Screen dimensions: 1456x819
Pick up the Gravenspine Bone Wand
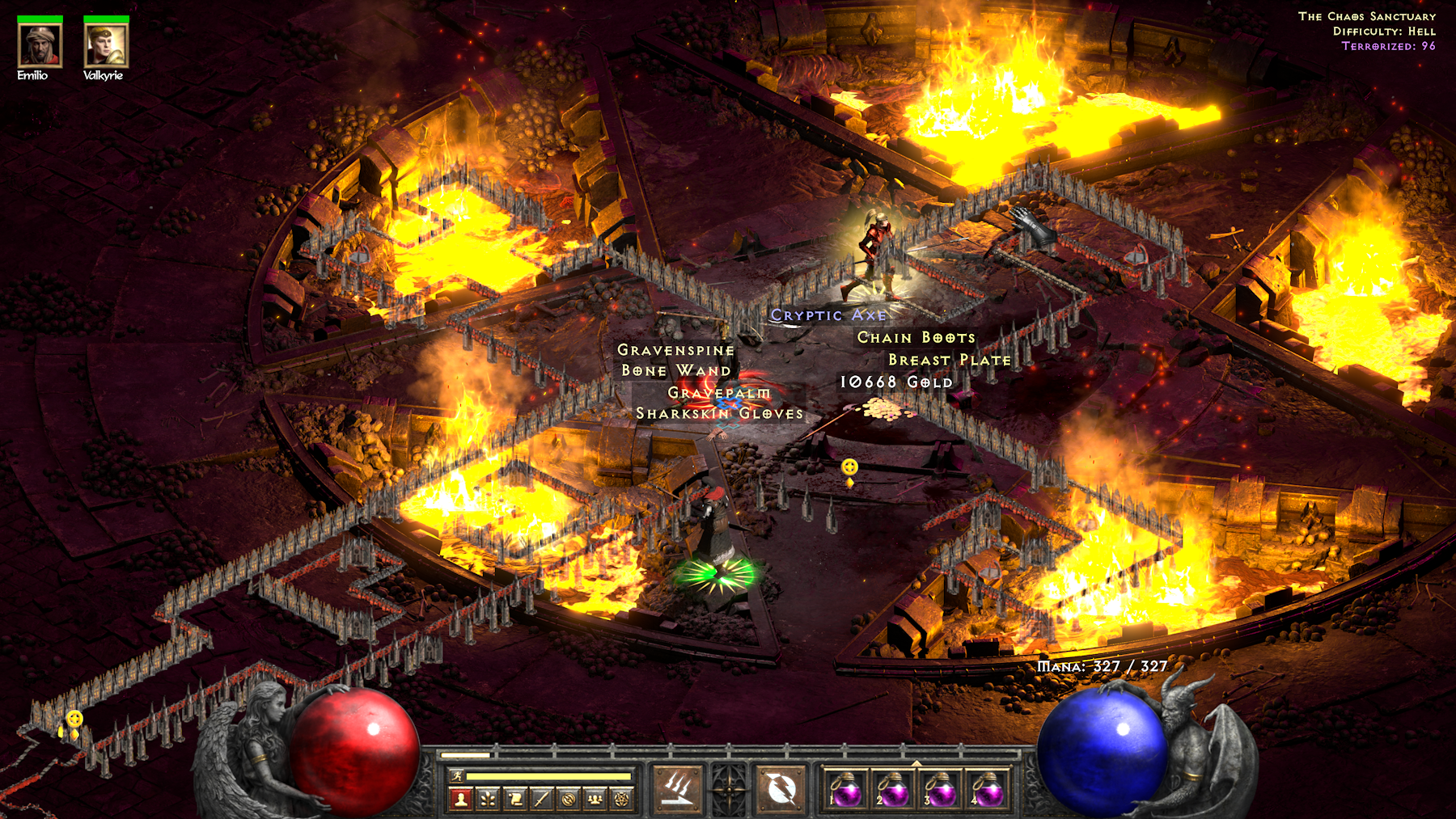coord(675,360)
